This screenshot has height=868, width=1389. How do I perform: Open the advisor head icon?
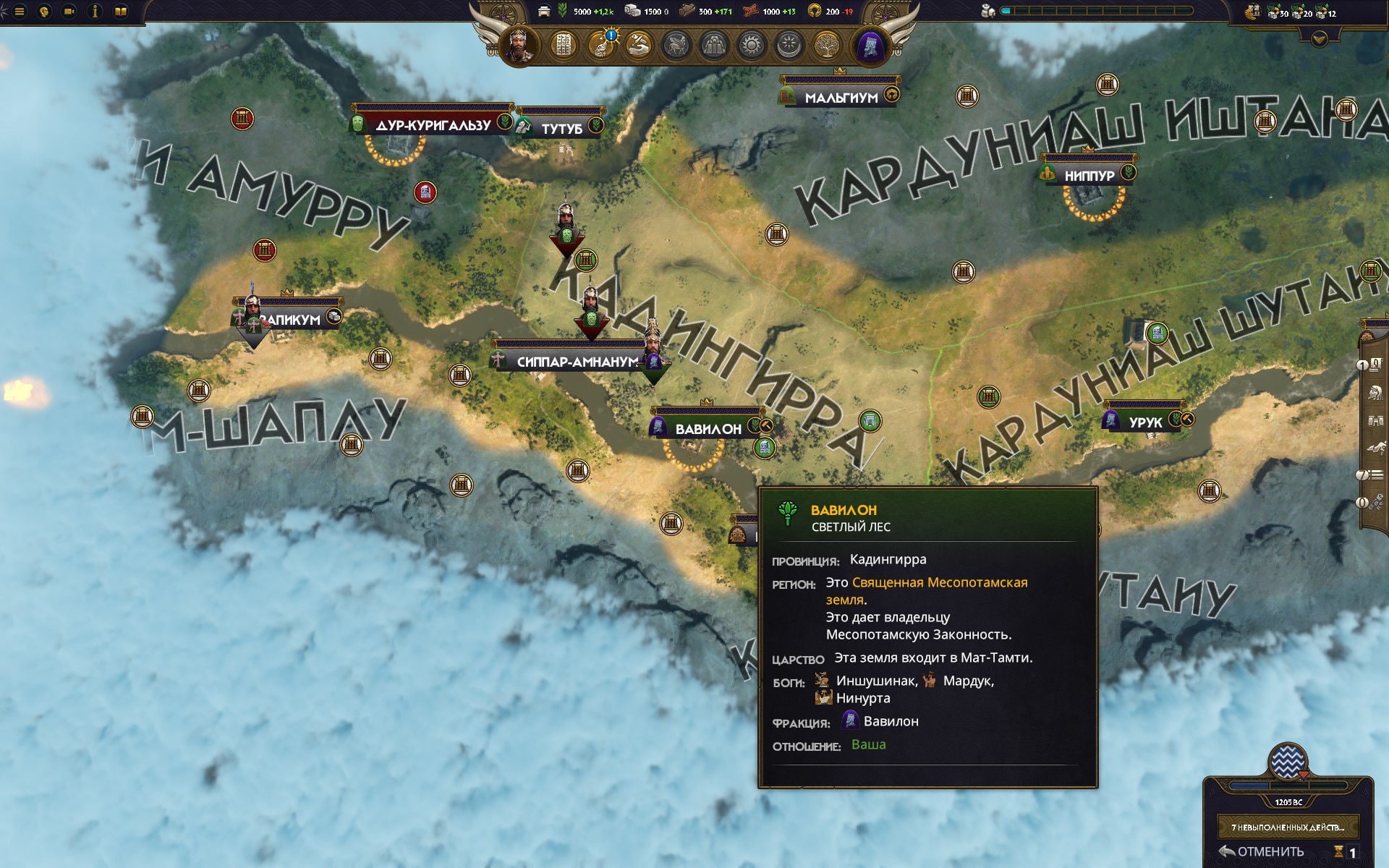pos(45,12)
